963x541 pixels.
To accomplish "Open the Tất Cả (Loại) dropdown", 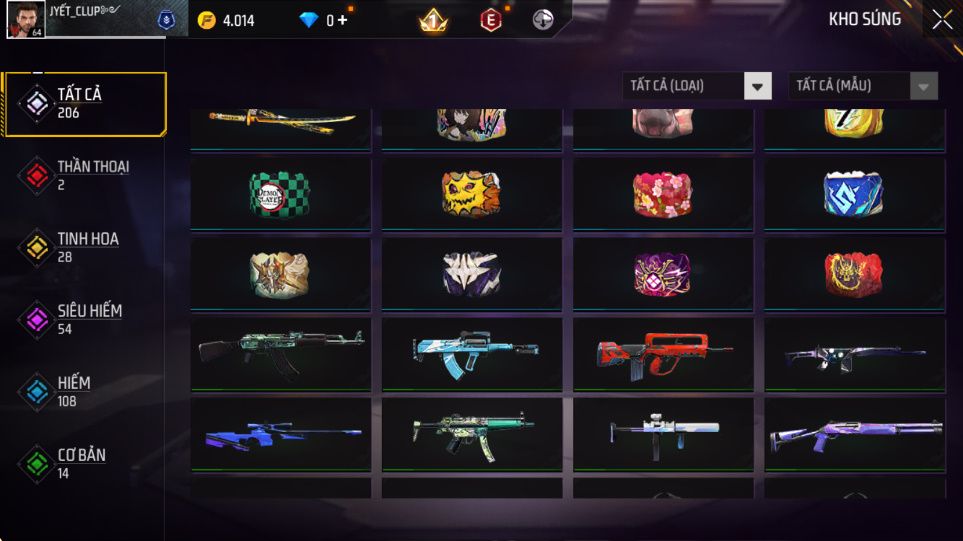I will [x=697, y=86].
